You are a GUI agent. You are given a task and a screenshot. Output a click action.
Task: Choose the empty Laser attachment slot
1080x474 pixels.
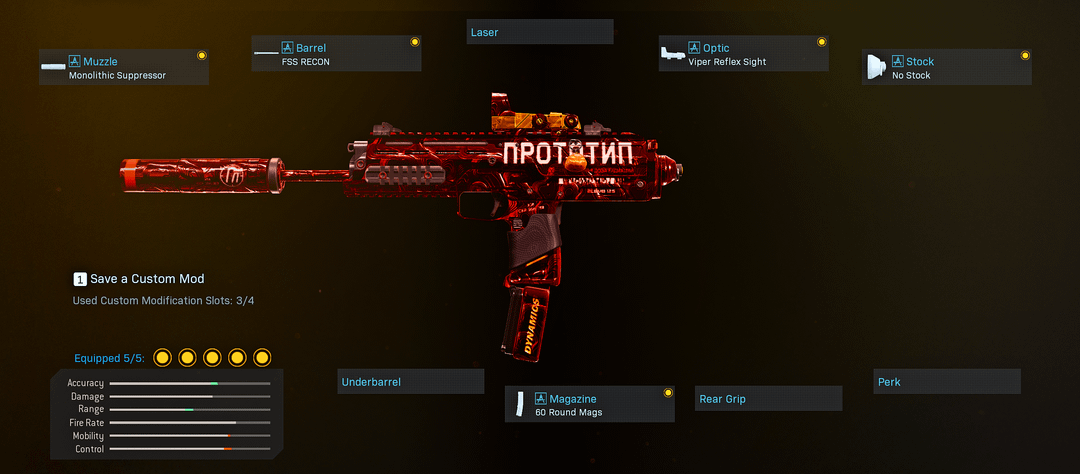coord(540,32)
